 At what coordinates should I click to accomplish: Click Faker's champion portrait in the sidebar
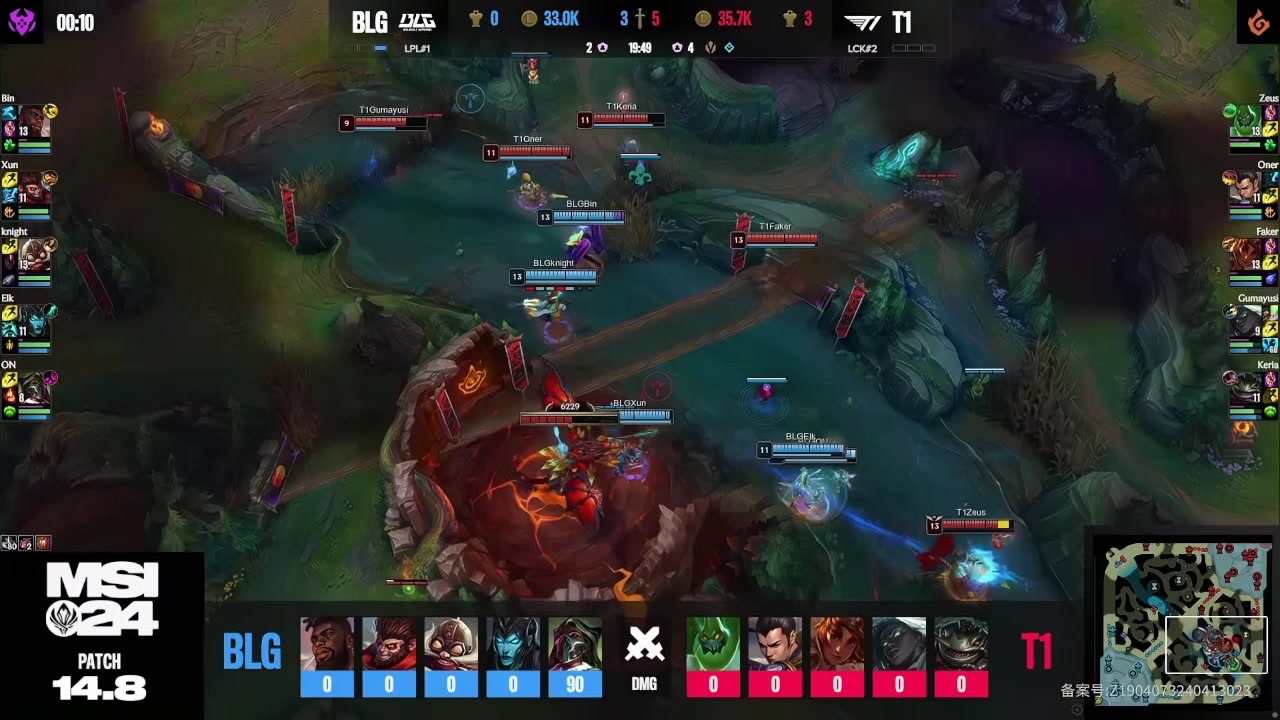(1246, 254)
